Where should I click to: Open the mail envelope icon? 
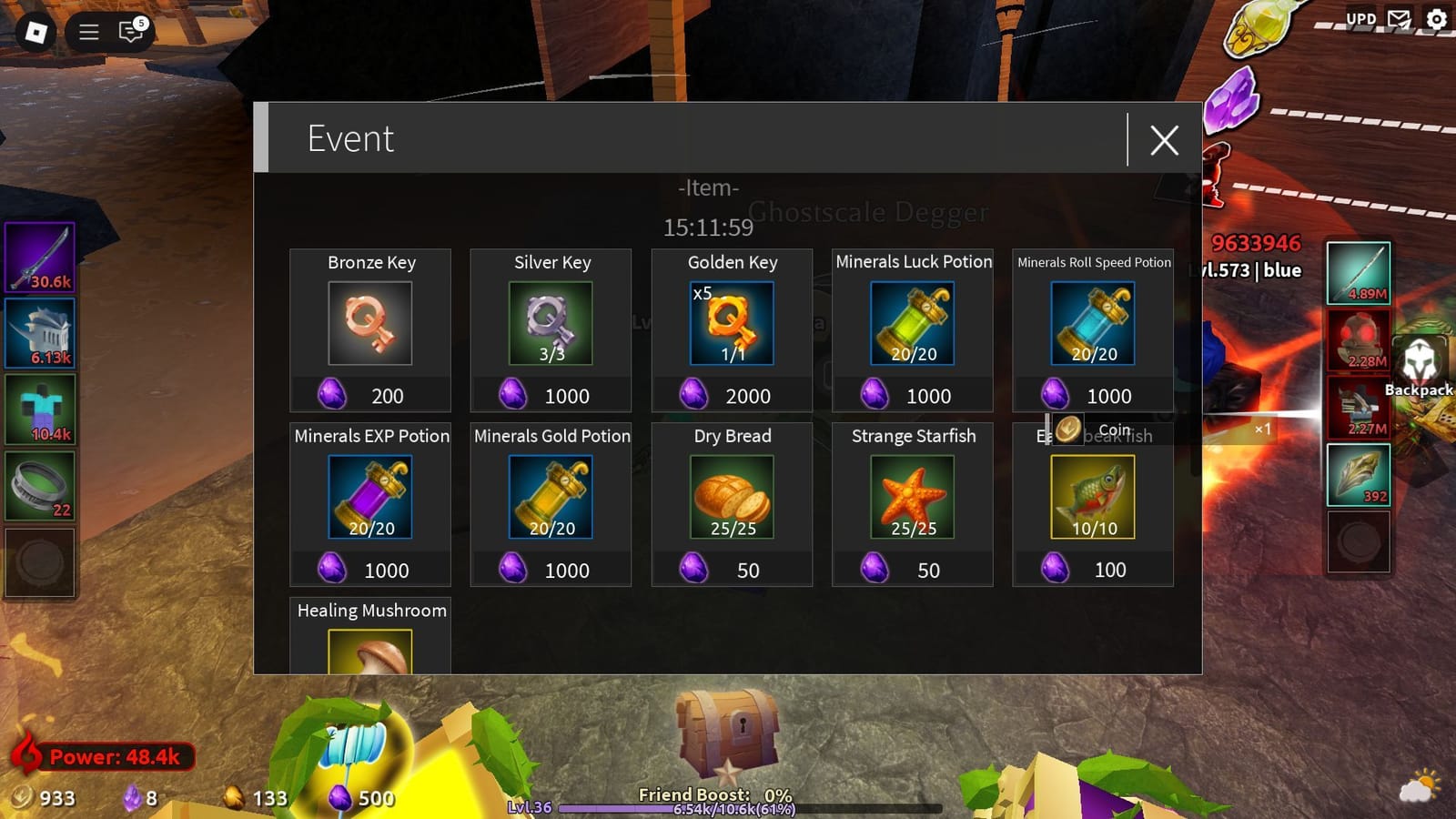point(1398,17)
